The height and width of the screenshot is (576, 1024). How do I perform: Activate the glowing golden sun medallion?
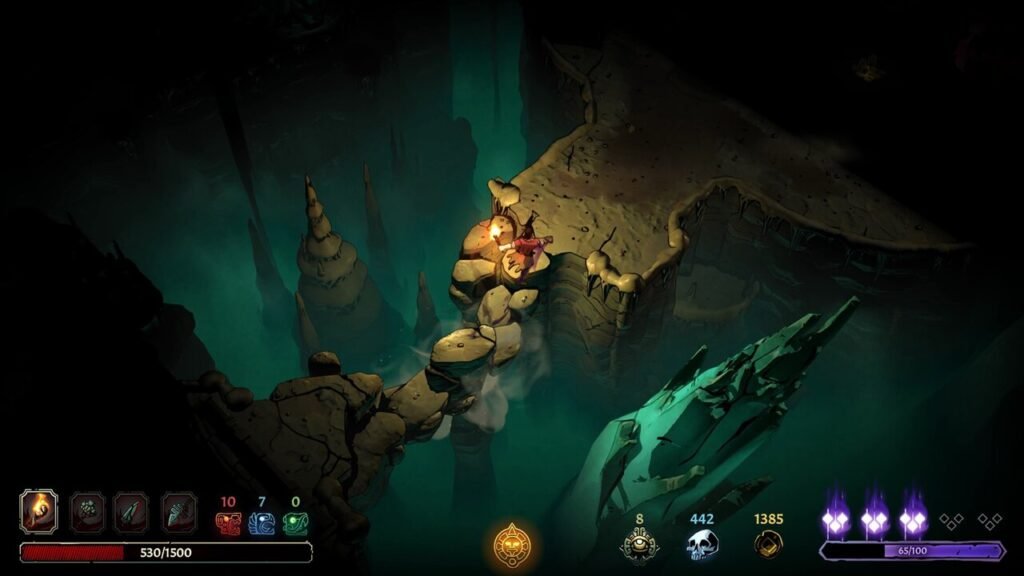[x=512, y=545]
